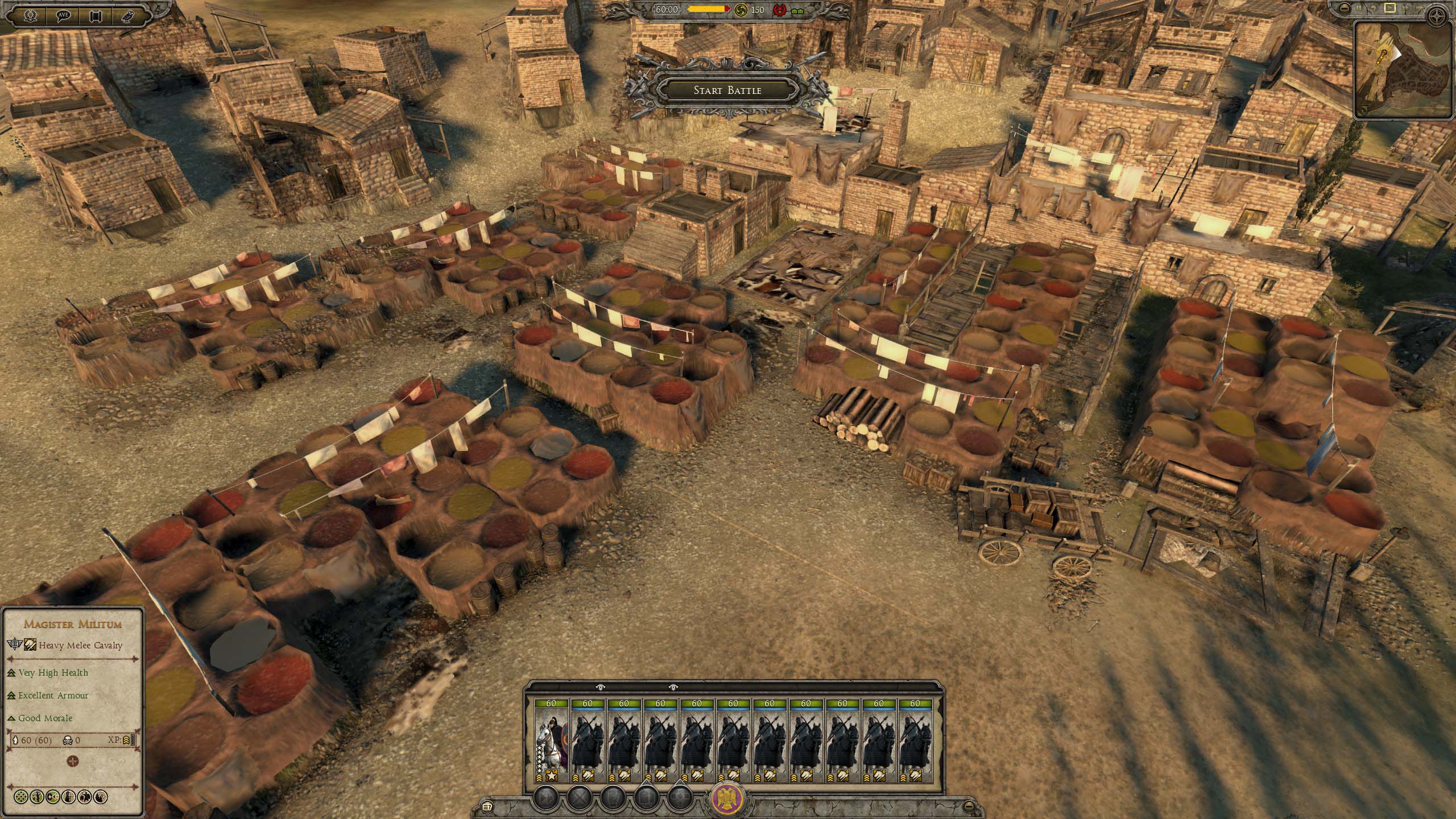This screenshot has height=819, width=1456.
Task: Open the laurel wreath menu icon
Action: tap(29, 15)
